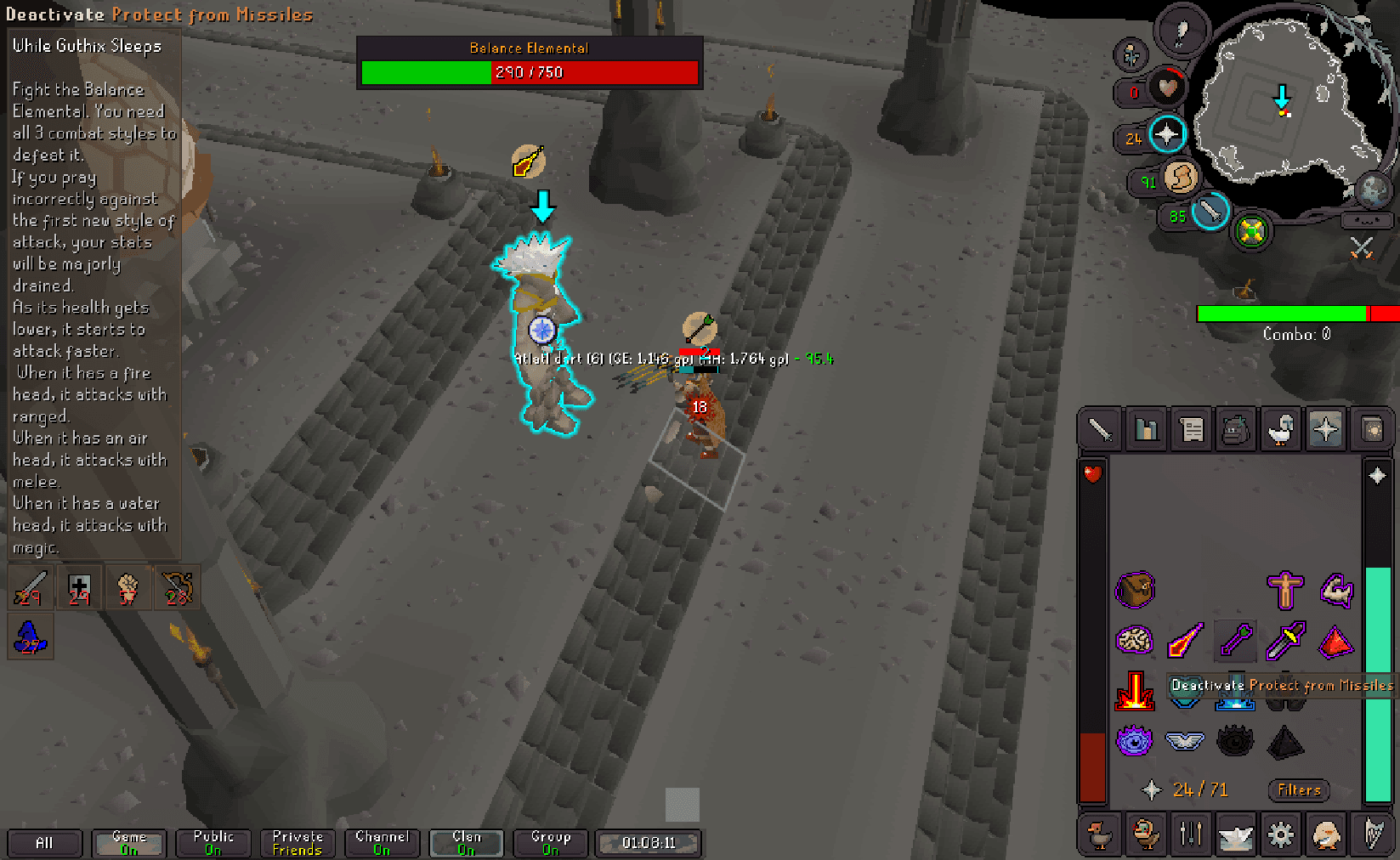
Task: Click the prayer Filters button
Action: pyautogui.click(x=1298, y=790)
